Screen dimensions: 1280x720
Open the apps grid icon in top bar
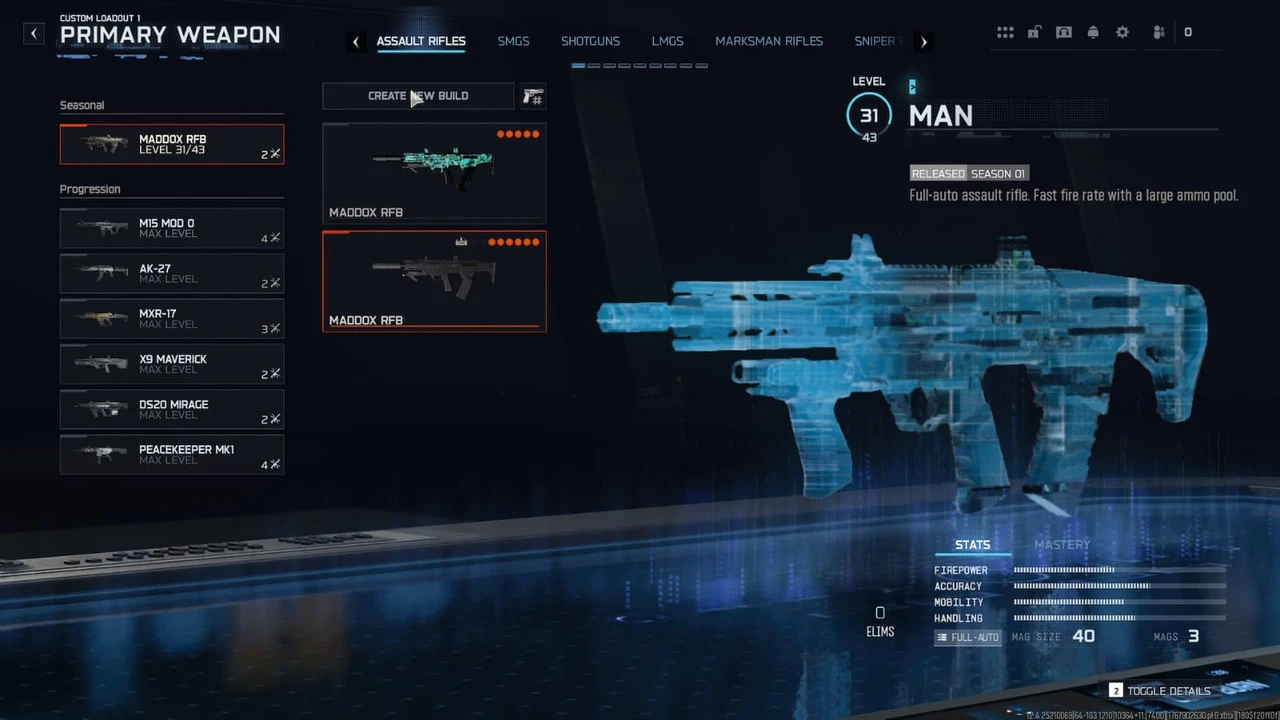[1005, 32]
